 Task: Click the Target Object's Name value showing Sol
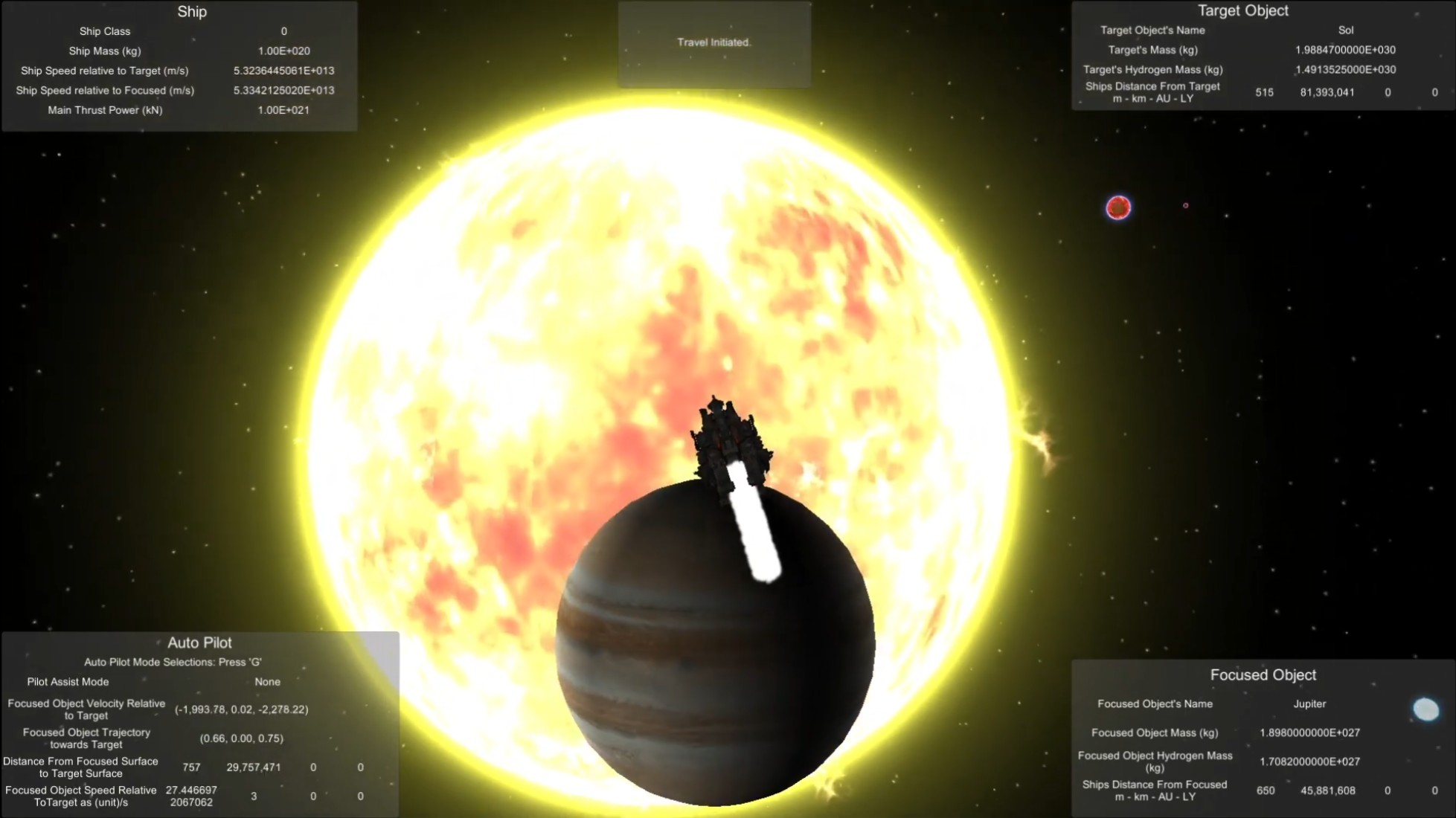pyautogui.click(x=1346, y=30)
